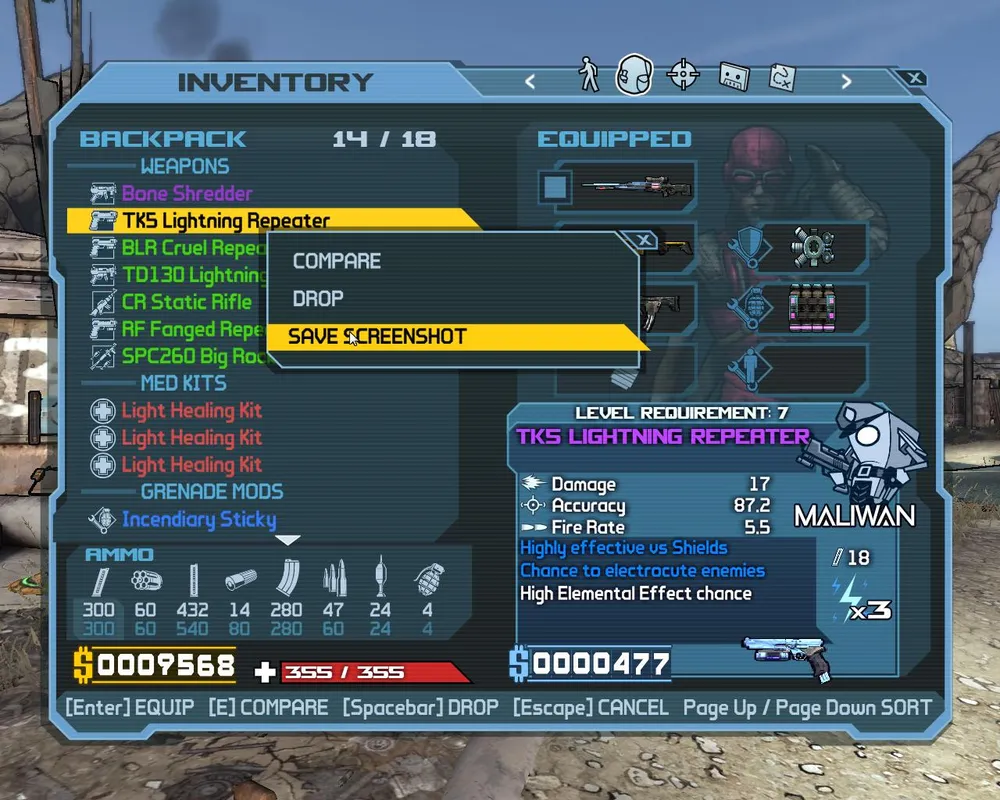Select the TK5 Lightning Repeater row

[x=226, y=220]
